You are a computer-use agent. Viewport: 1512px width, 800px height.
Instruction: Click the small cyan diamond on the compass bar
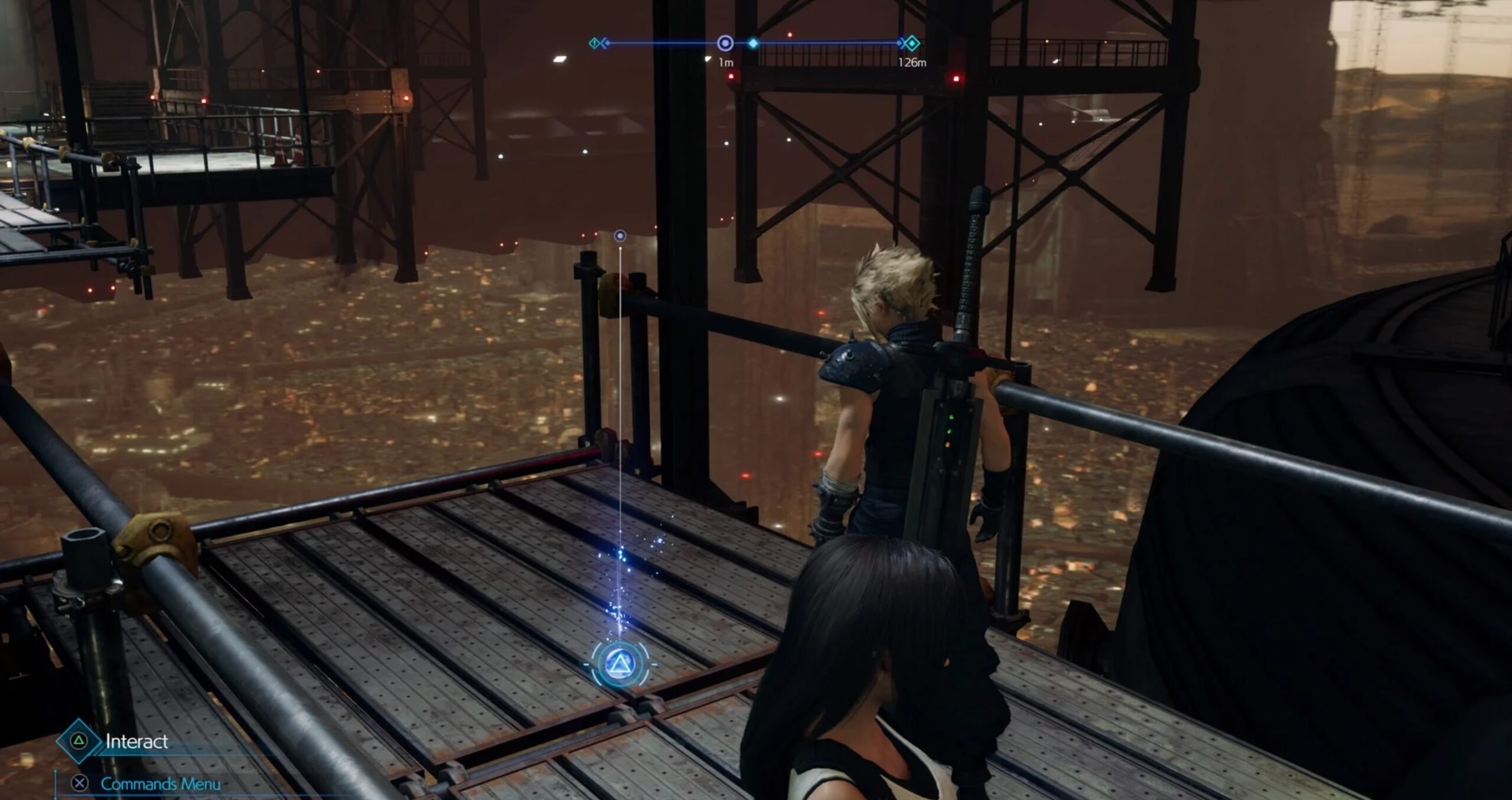(753, 43)
